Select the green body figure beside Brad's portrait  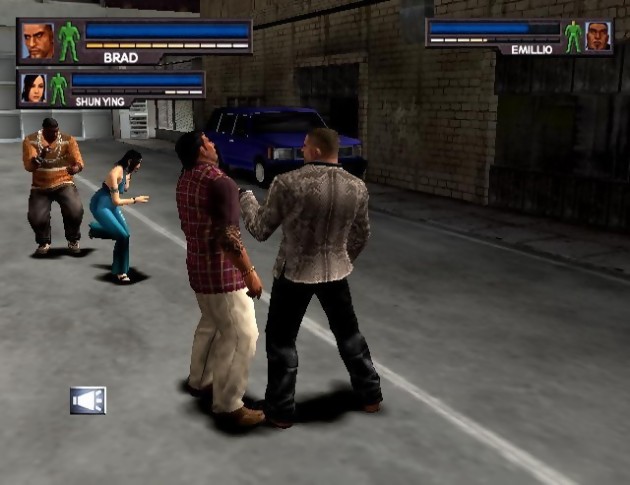pos(68,41)
